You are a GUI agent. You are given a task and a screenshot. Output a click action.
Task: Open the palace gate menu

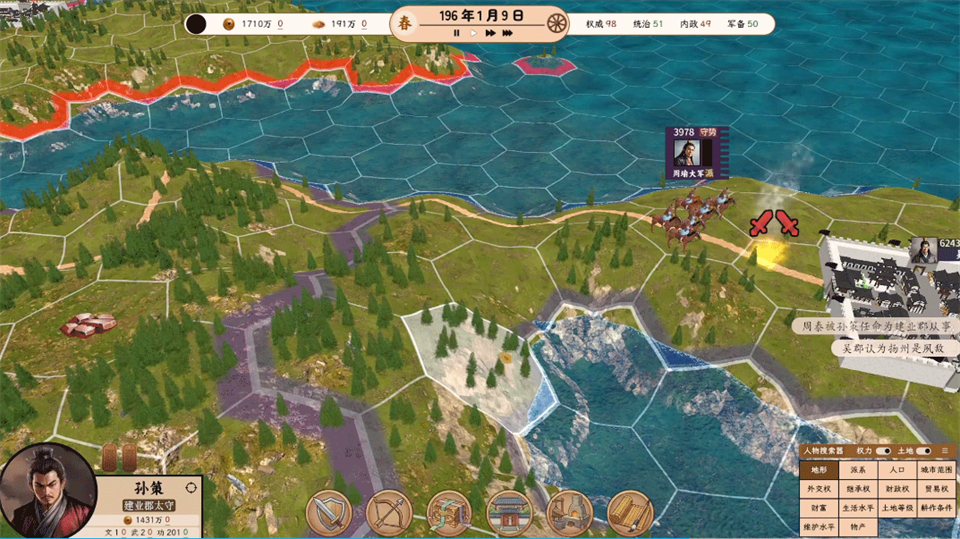coord(508,513)
